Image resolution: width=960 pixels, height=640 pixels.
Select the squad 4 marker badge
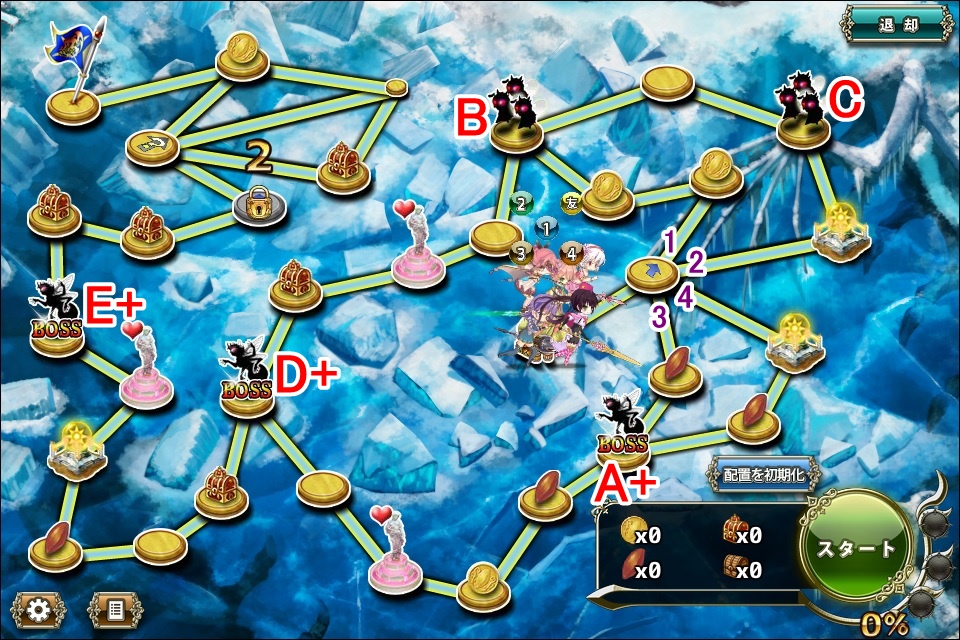coord(571,252)
